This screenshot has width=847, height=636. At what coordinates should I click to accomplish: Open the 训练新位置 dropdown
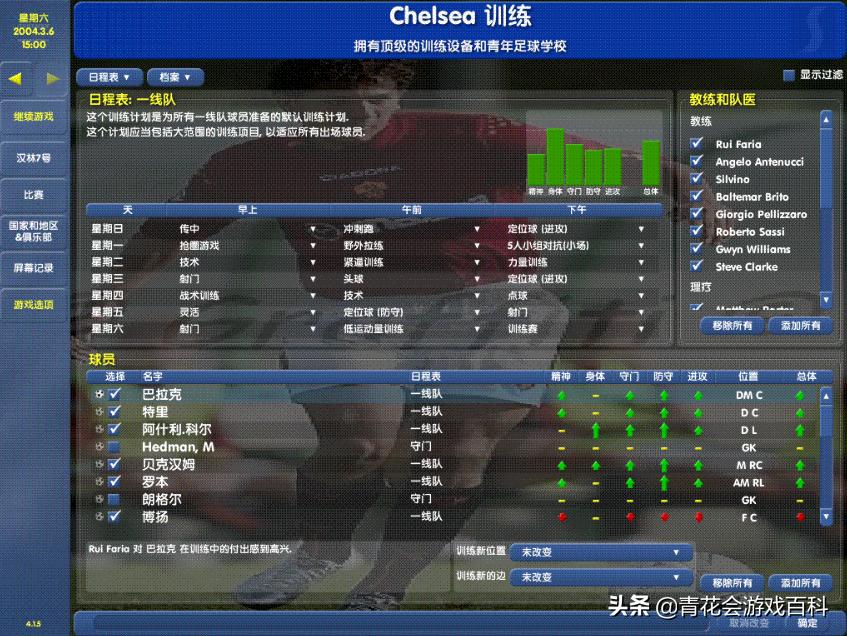click(x=600, y=552)
